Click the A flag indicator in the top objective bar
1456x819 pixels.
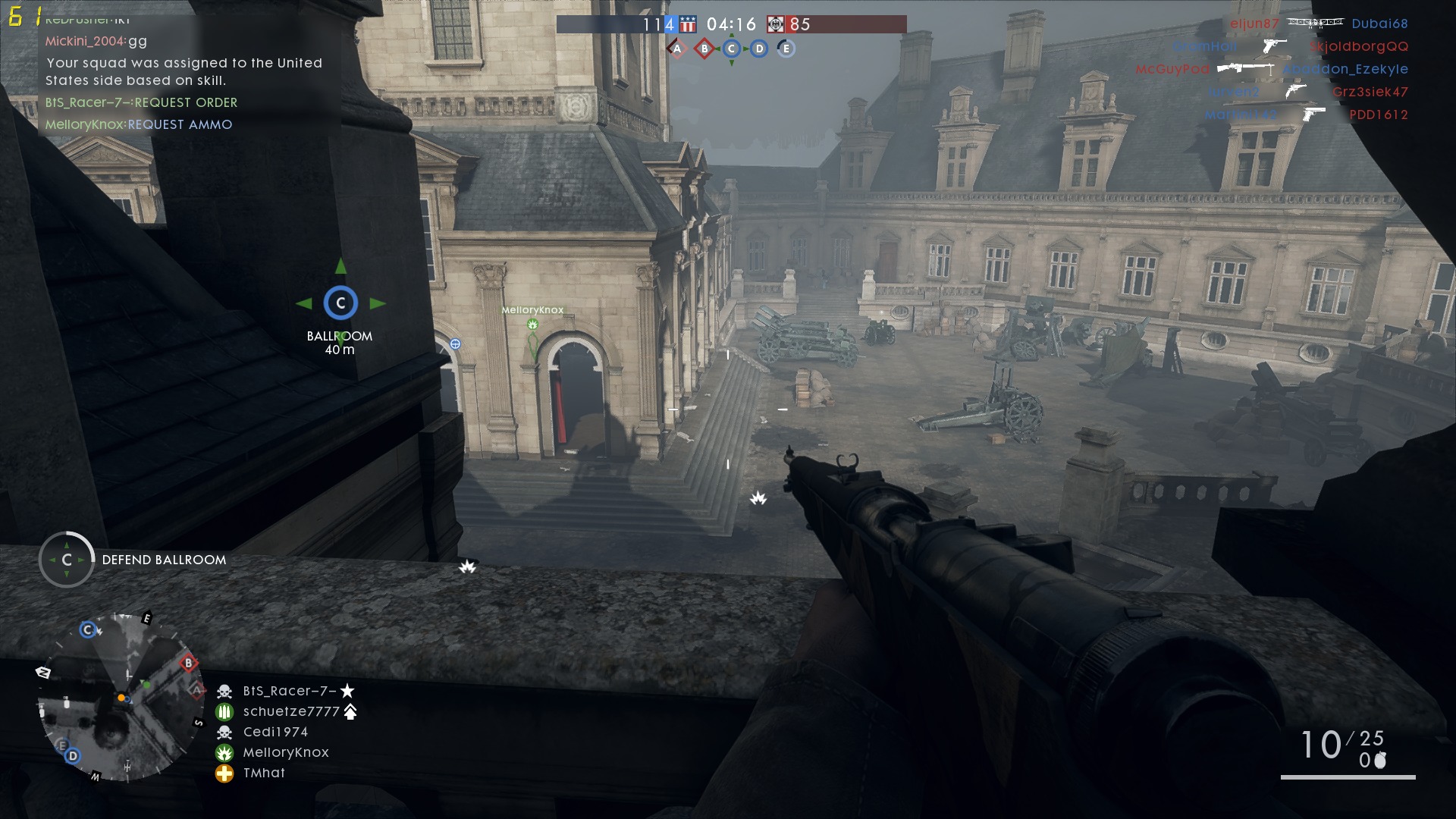tap(676, 49)
